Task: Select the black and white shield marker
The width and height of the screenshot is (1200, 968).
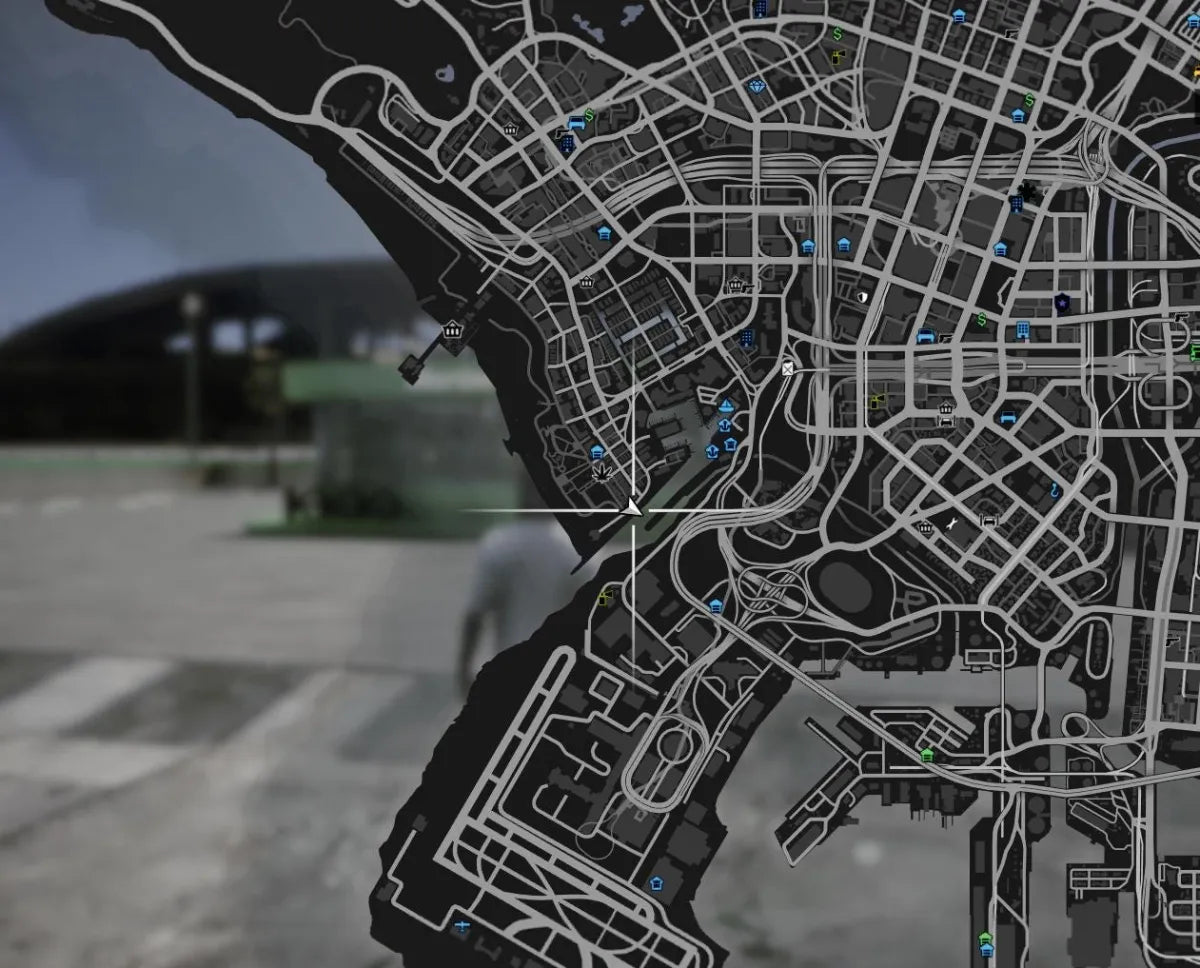Action: [861, 297]
